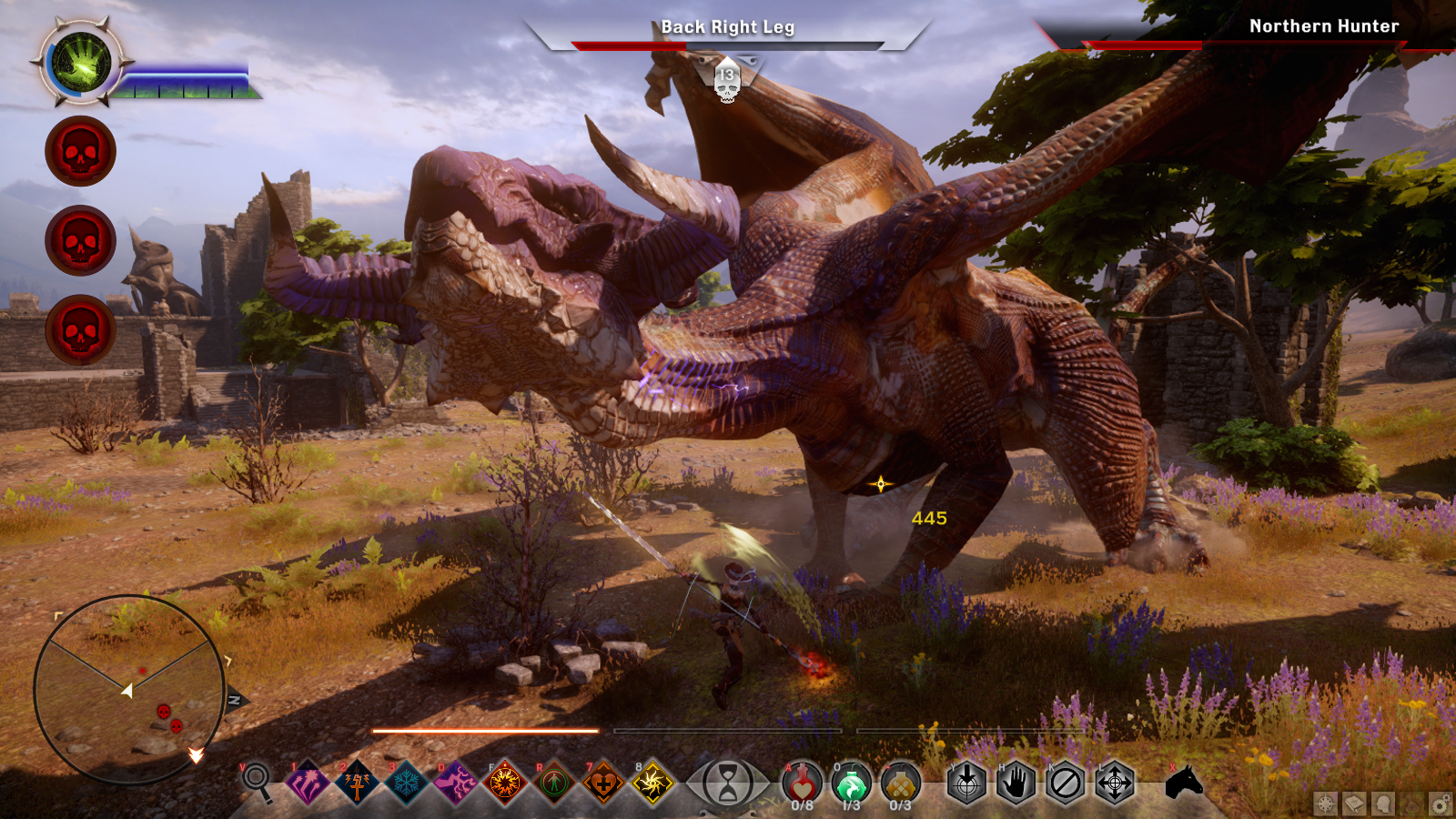Use the orange heart revive ability
Image resolution: width=1456 pixels, height=819 pixels.
tap(603, 782)
